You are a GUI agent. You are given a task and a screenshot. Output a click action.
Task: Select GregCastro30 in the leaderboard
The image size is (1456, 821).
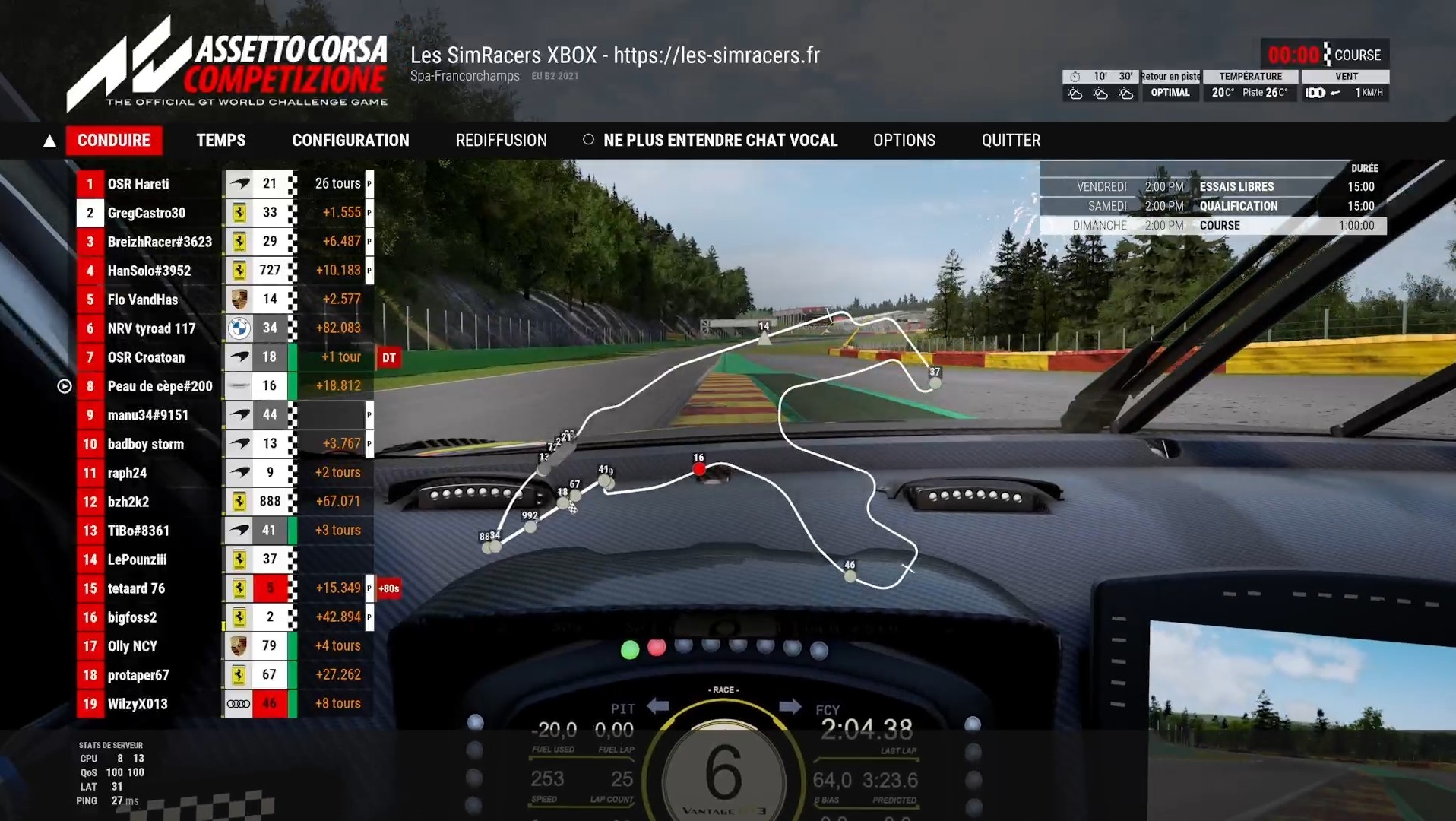[x=146, y=213]
